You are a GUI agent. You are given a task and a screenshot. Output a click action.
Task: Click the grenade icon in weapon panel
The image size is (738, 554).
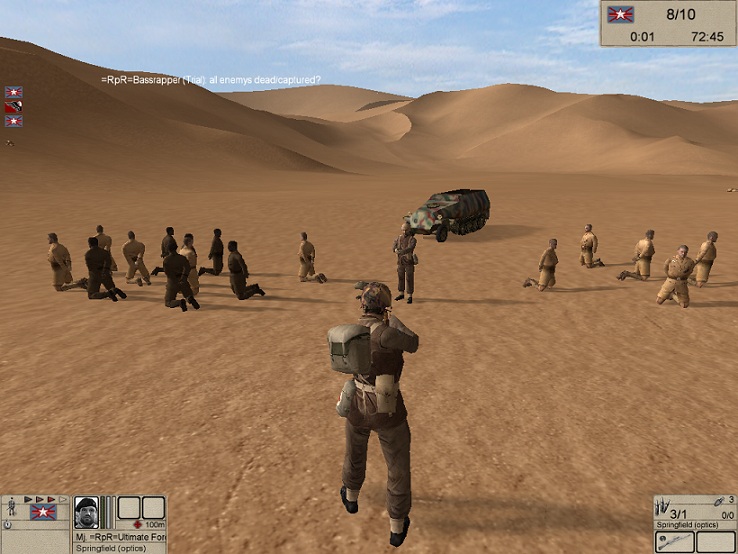click(718, 500)
